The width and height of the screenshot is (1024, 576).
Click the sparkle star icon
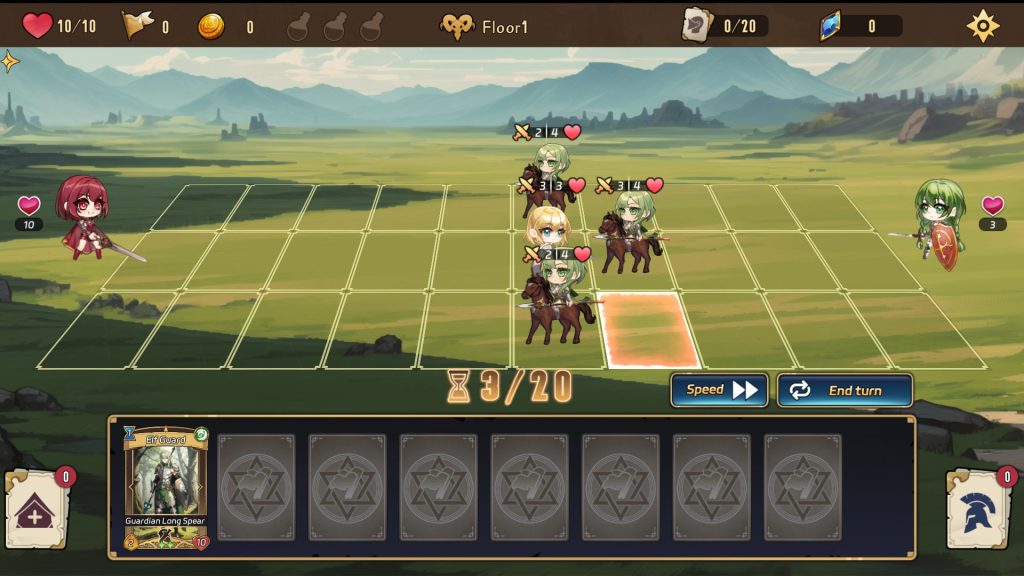coord(10,62)
